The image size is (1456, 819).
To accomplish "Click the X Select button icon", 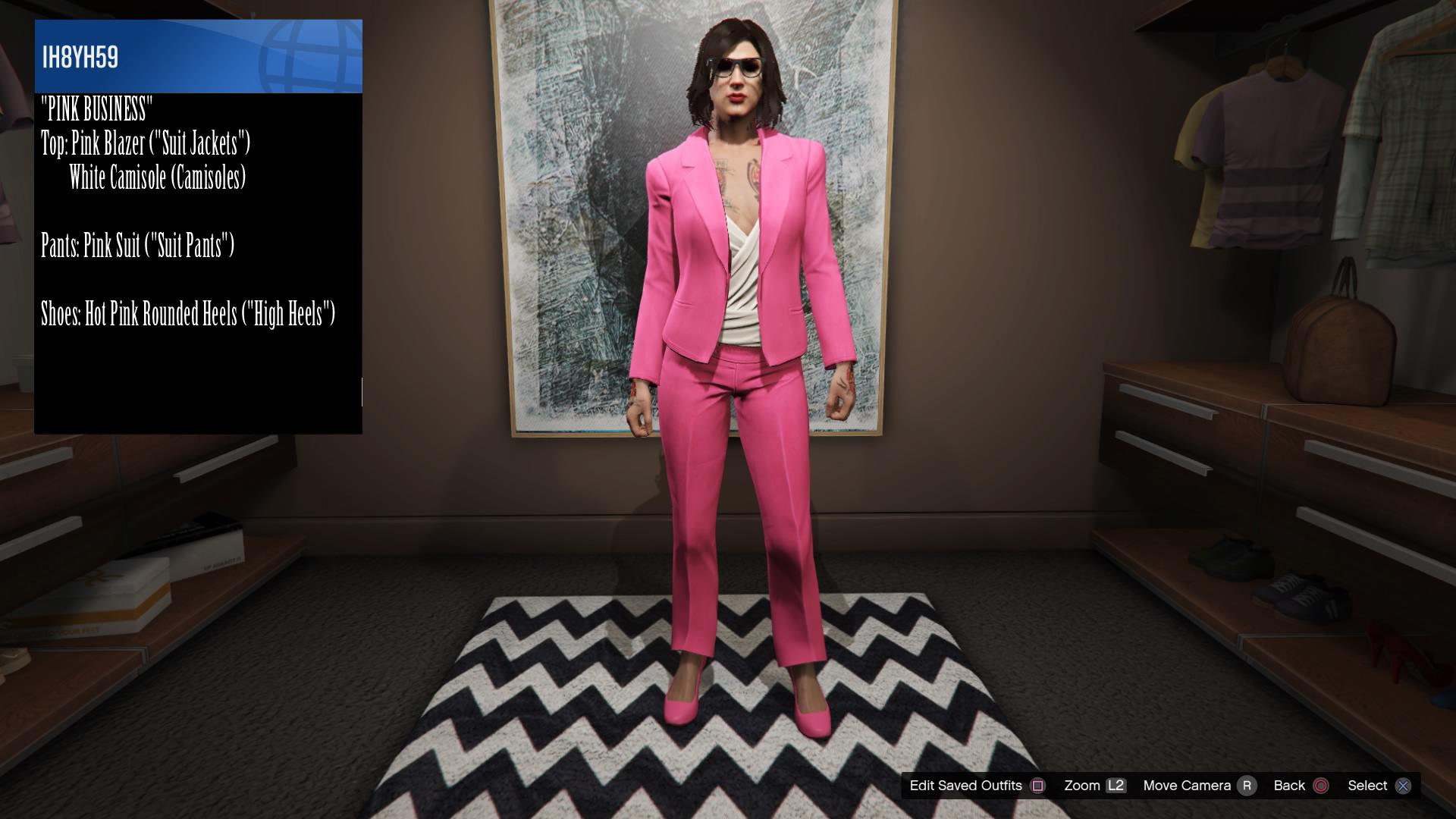I will pyautogui.click(x=1403, y=786).
